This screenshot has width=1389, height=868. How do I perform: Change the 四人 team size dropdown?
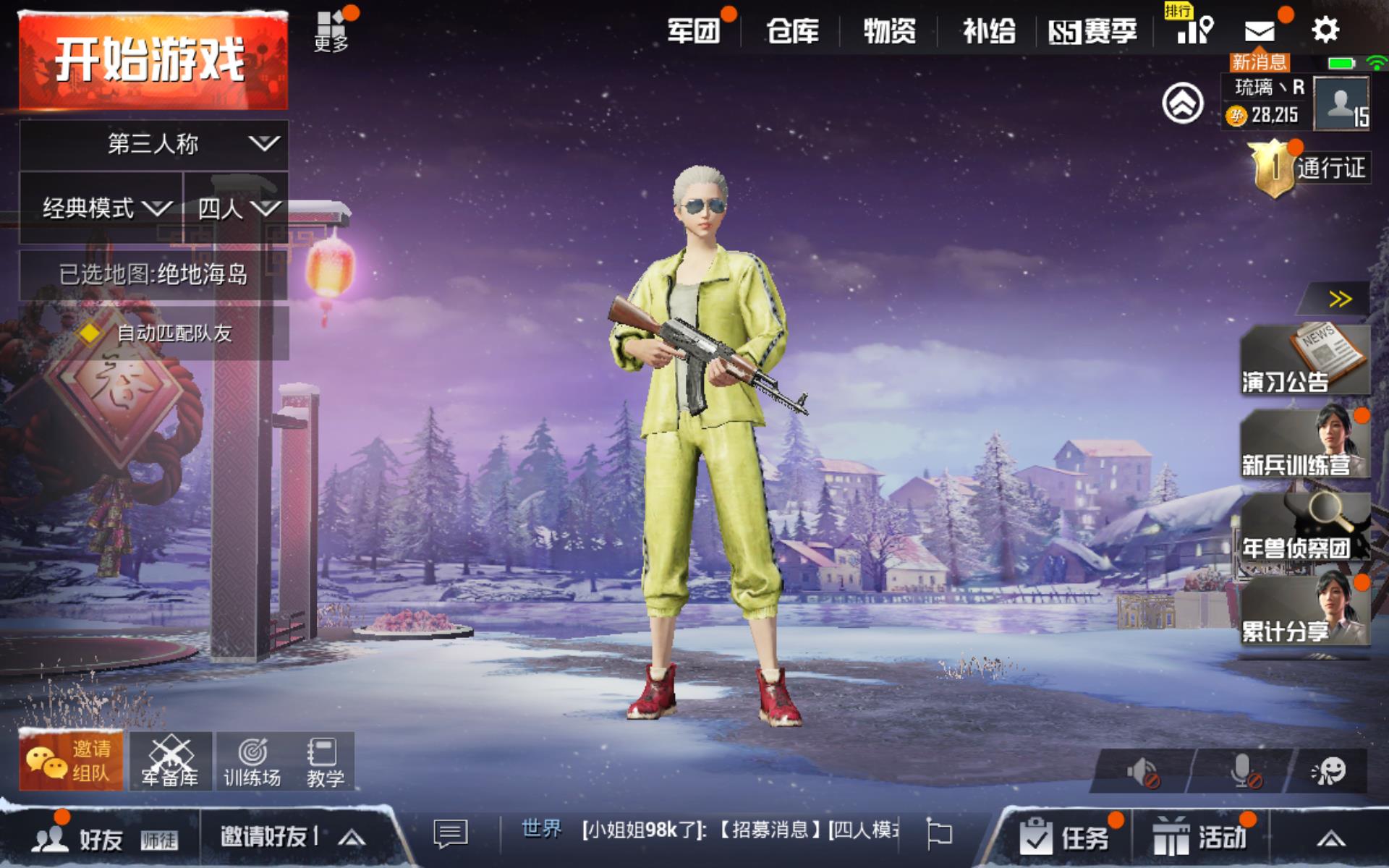[237, 208]
